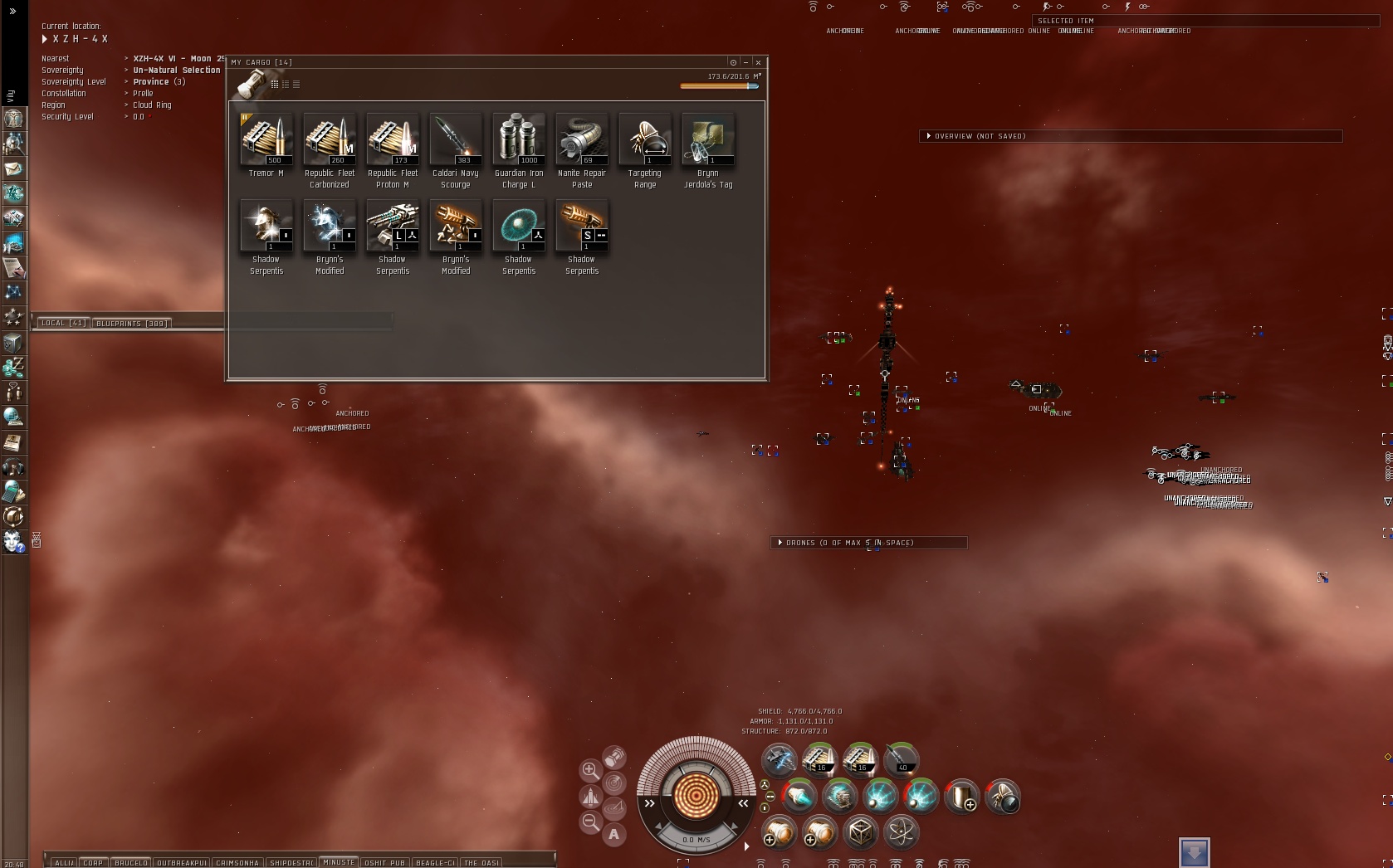1393x868 pixels.
Task: Activate the cargo scanner cube module
Action: coord(860,831)
